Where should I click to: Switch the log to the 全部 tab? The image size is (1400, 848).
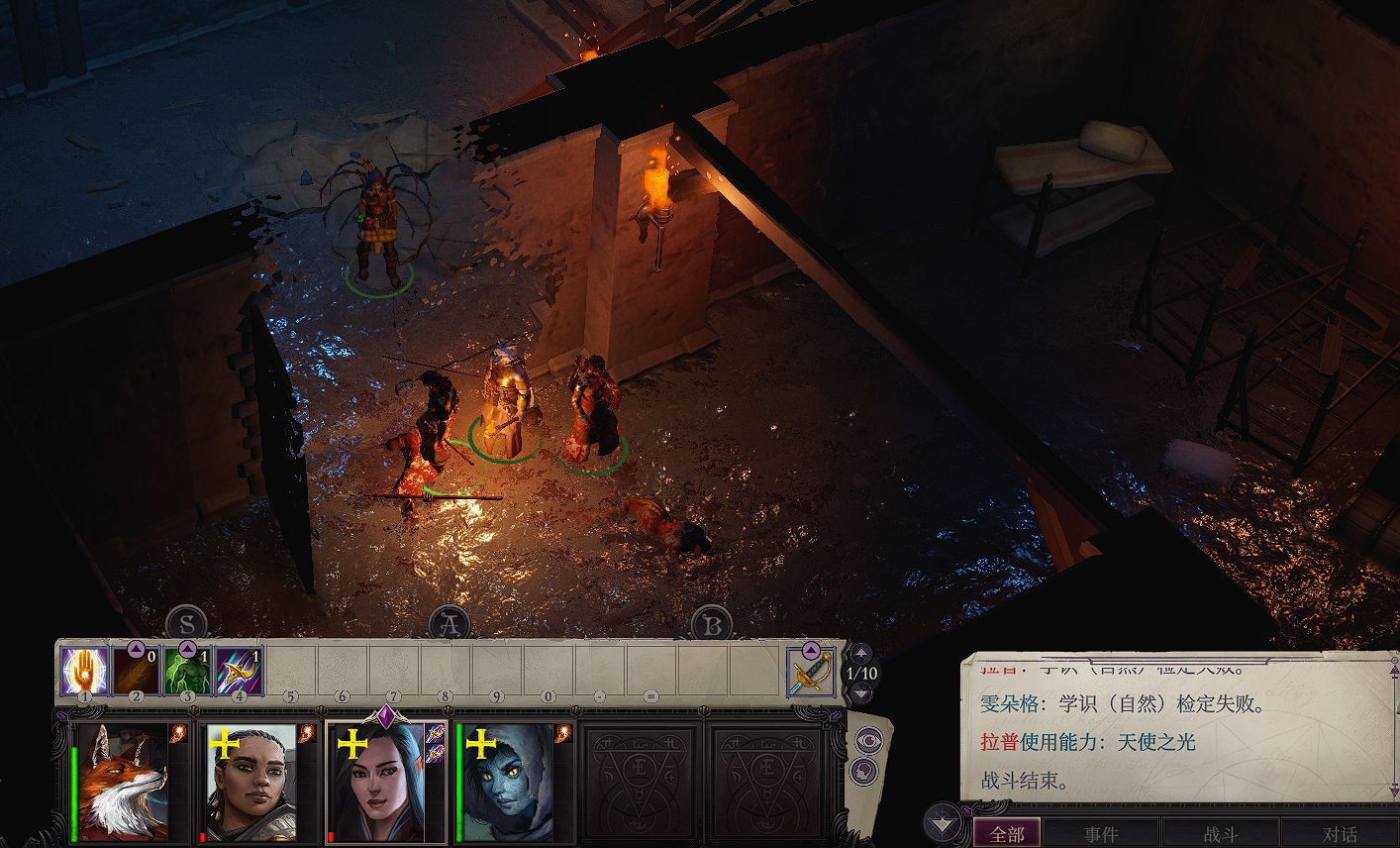click(1007, 834)
